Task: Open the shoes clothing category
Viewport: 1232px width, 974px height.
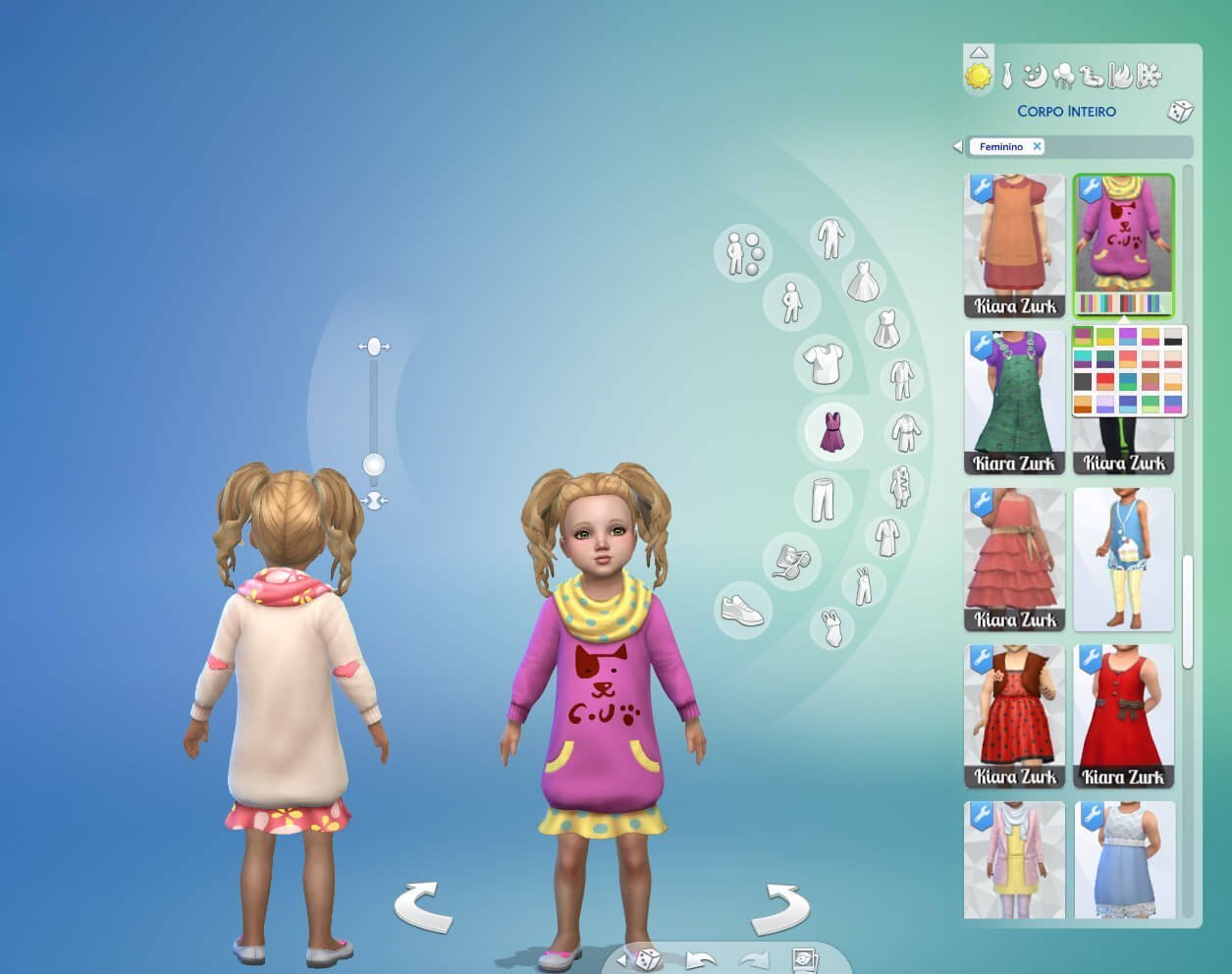Action: [743, 610]
